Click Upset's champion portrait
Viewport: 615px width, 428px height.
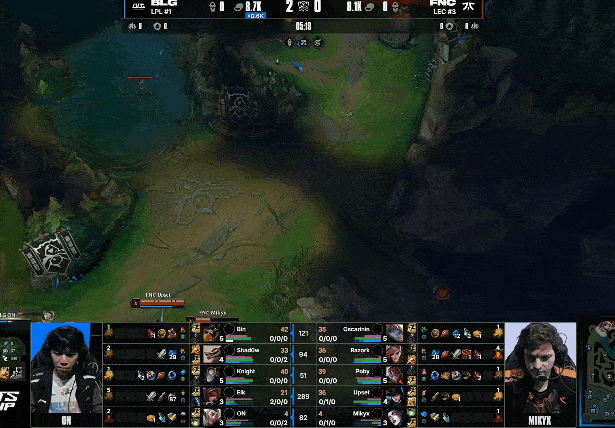(x=395, y=395)
